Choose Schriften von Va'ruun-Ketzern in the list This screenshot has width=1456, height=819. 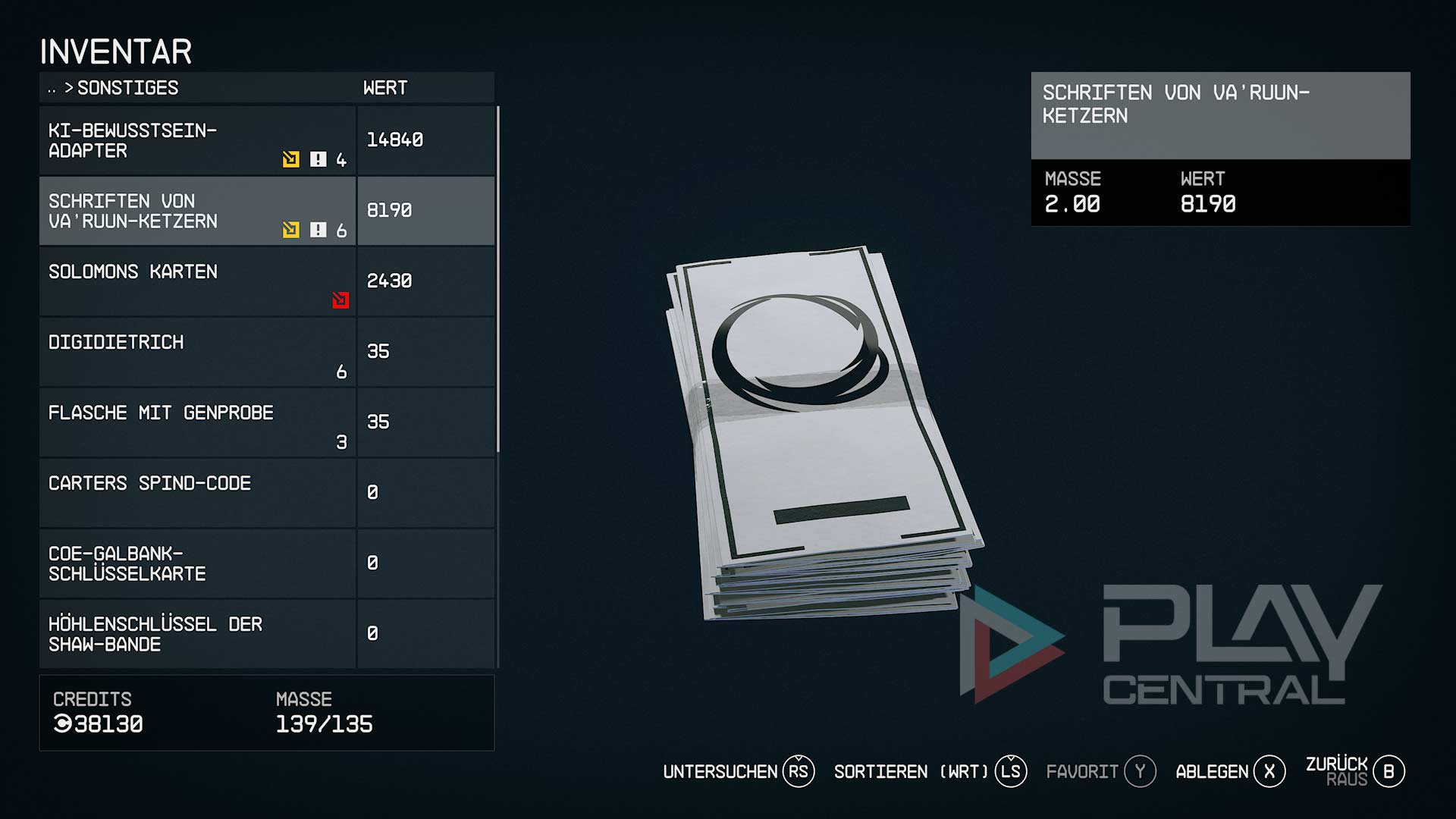[197, 212]
